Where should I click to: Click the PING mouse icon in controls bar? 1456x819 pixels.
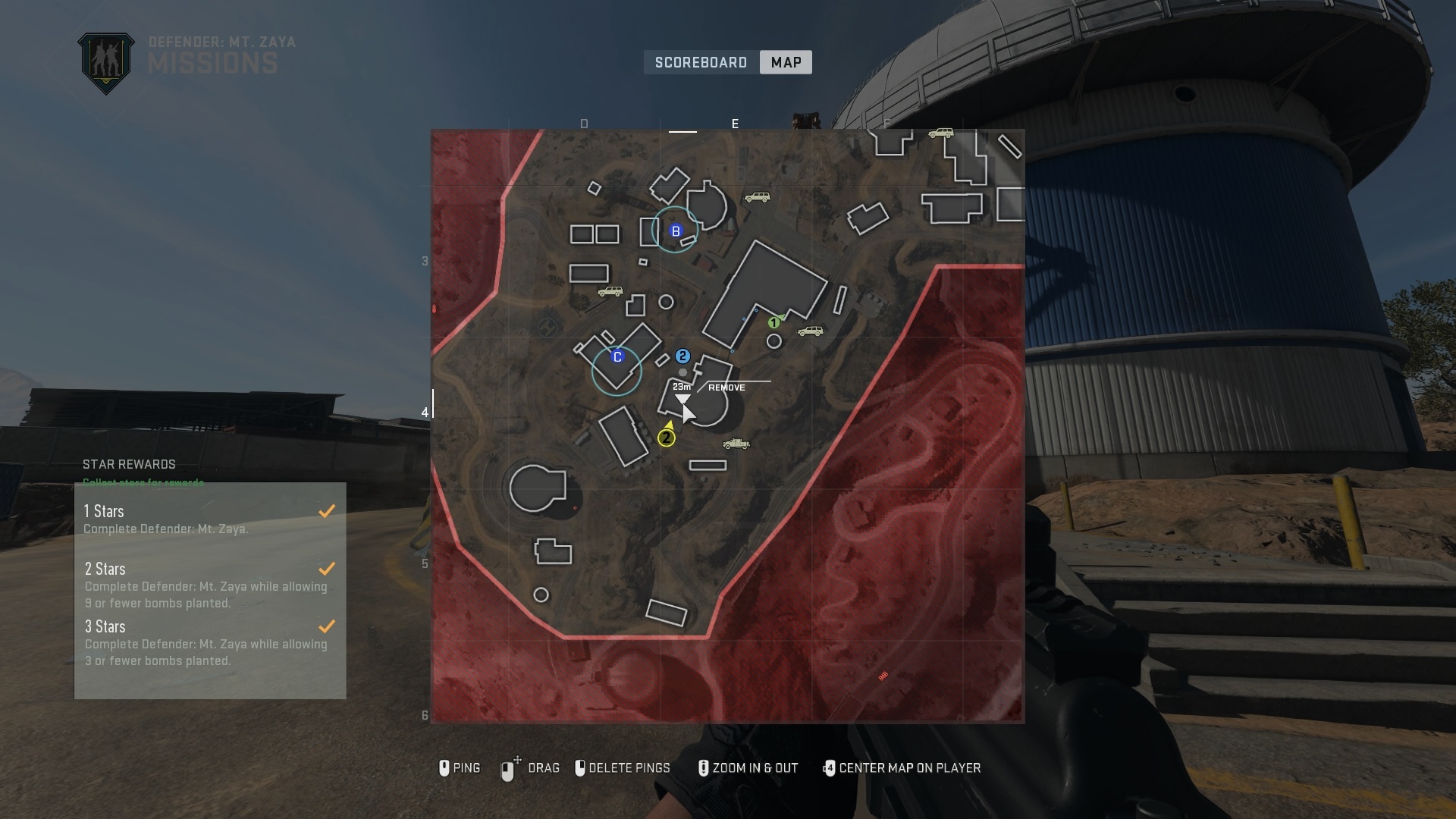[x=444, y=768]
